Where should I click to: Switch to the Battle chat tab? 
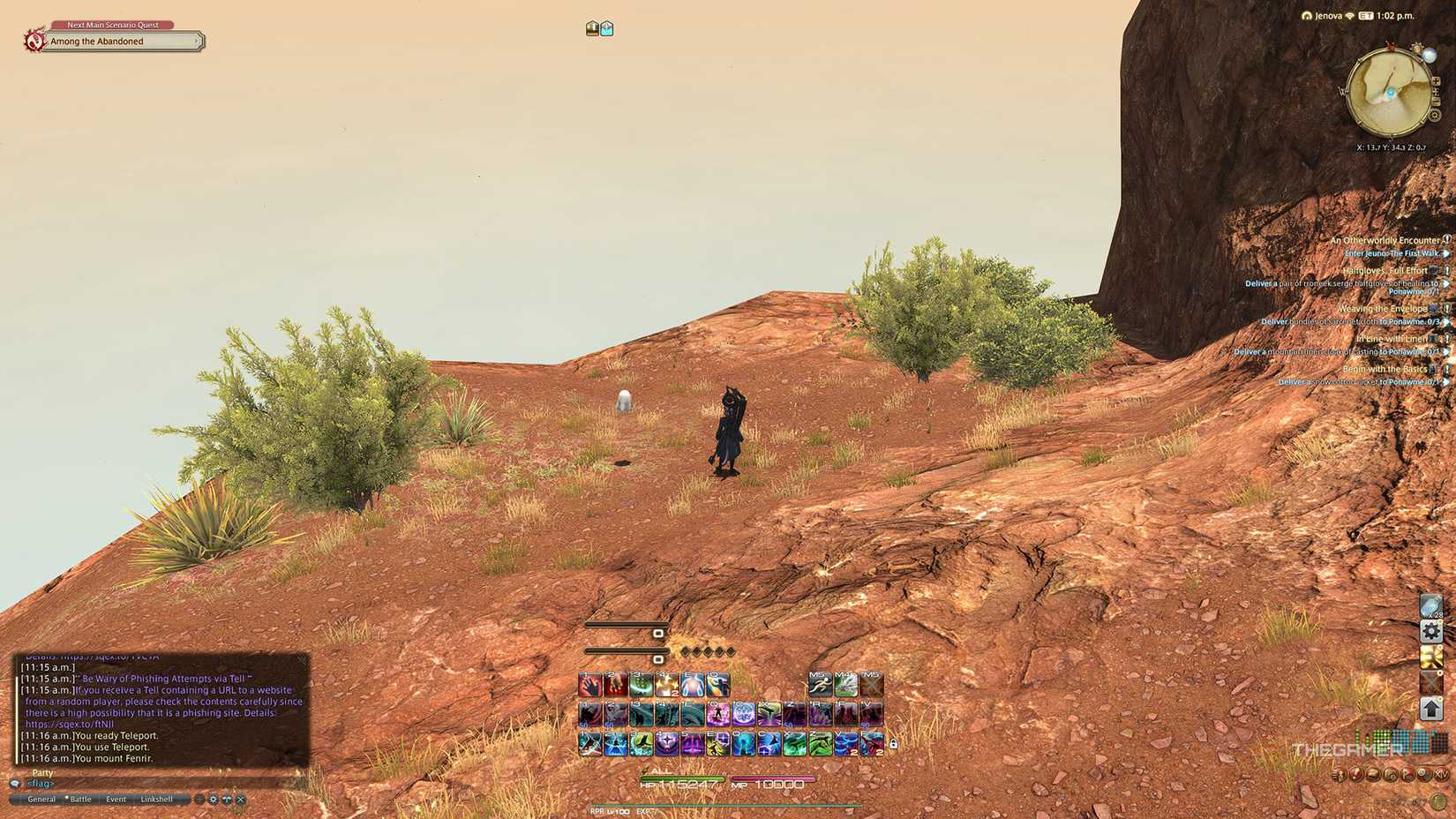[80, 799]
